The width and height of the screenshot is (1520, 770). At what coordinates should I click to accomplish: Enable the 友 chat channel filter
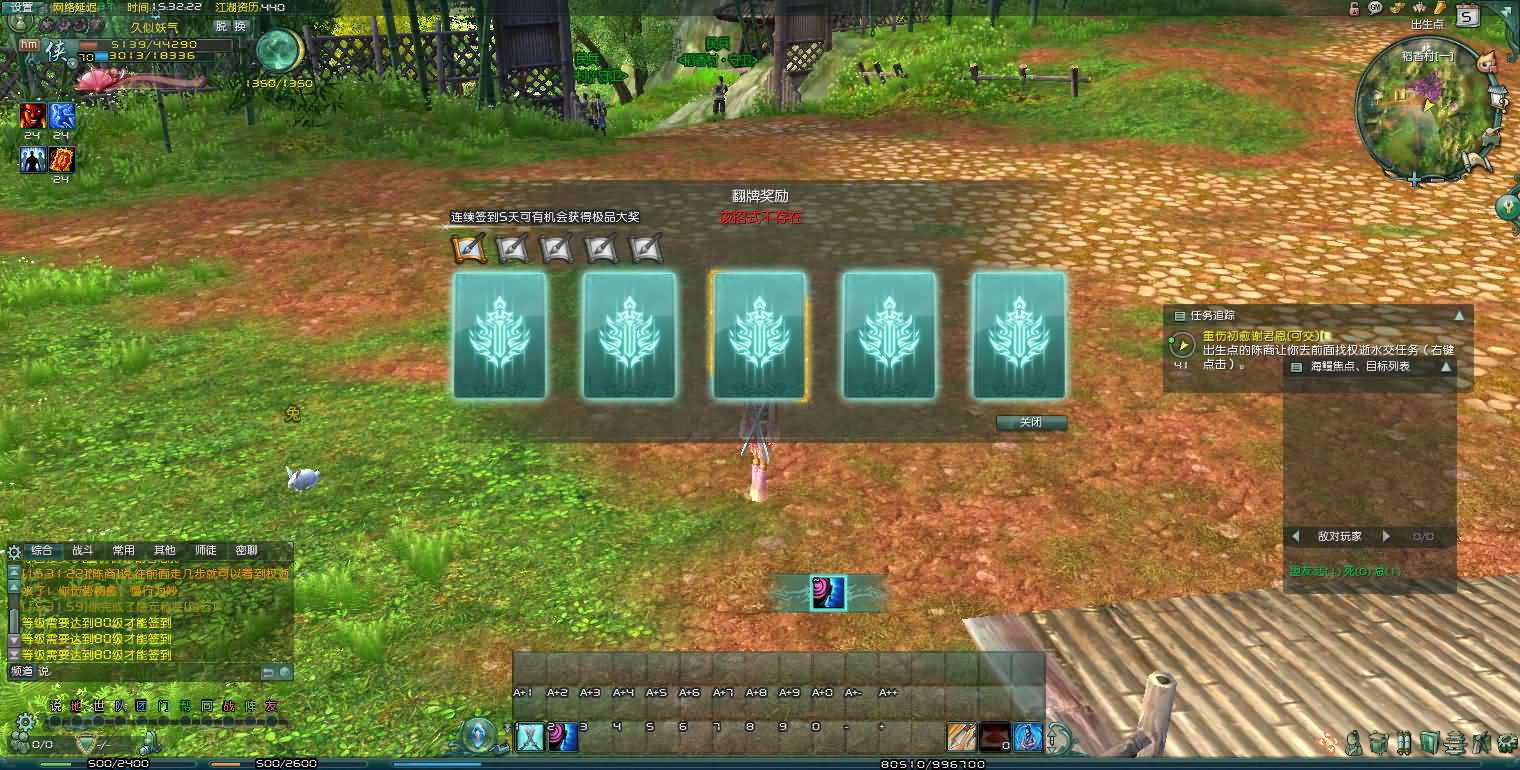(x=271, y=705)
